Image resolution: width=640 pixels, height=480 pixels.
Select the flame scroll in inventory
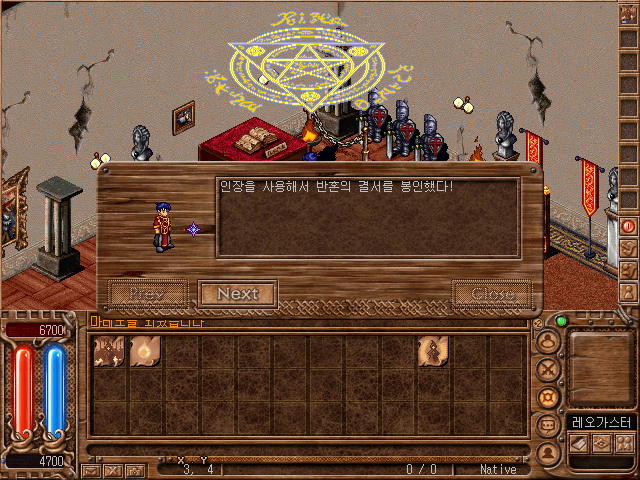pos(146,351)
